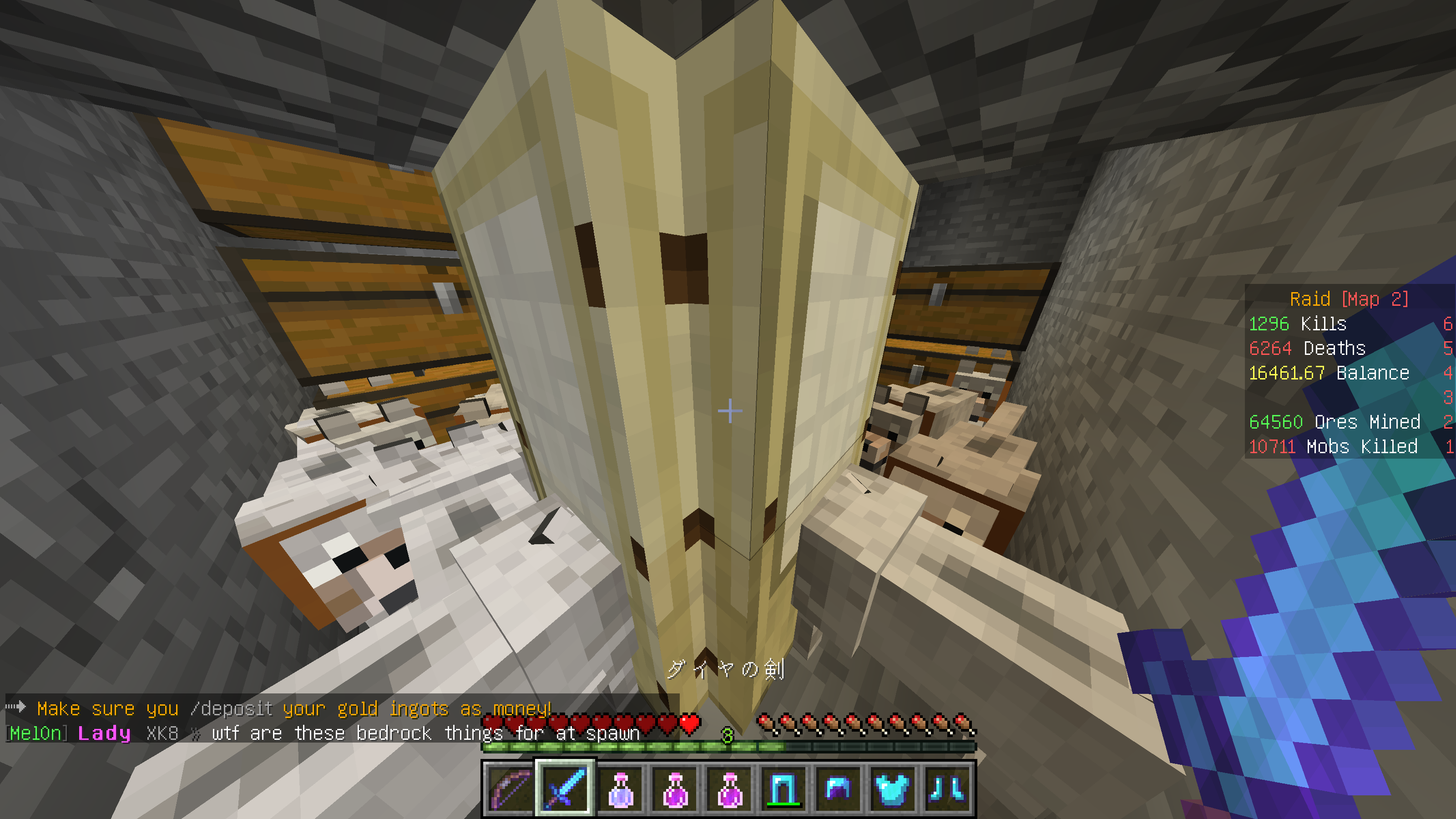The height and width of the screenshot is (819, 1456).
Task: Pick the diamond leggings hotbar slot
Action: click(x=783, y=789)
